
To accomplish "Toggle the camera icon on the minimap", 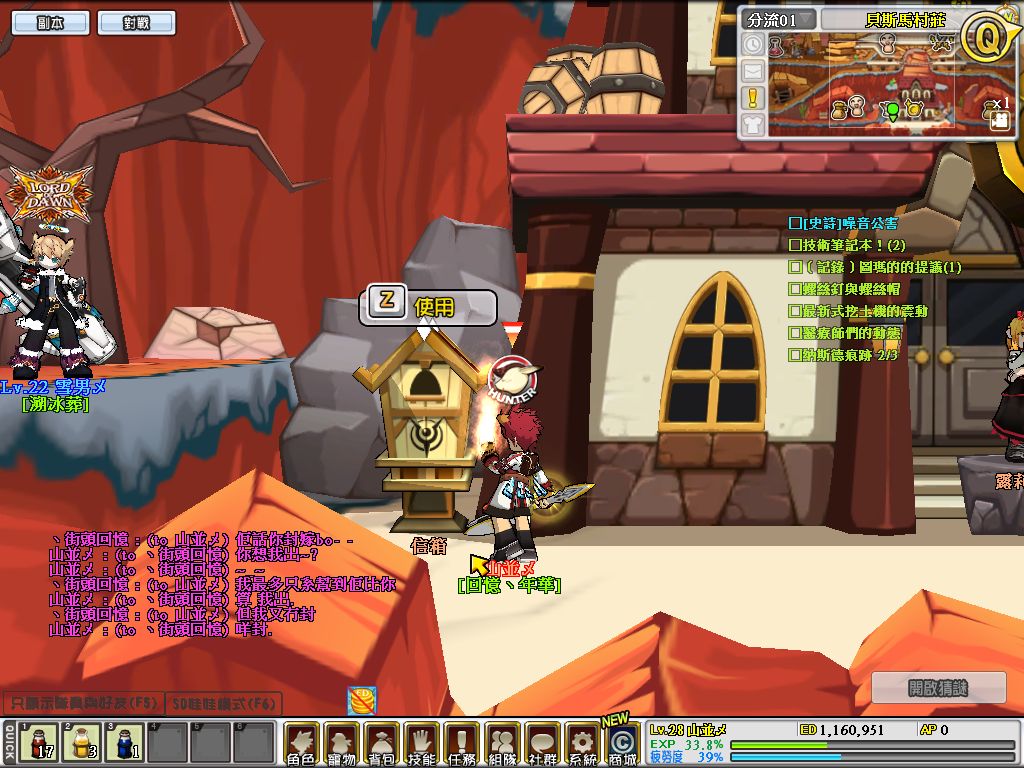I will click(998, 119).
